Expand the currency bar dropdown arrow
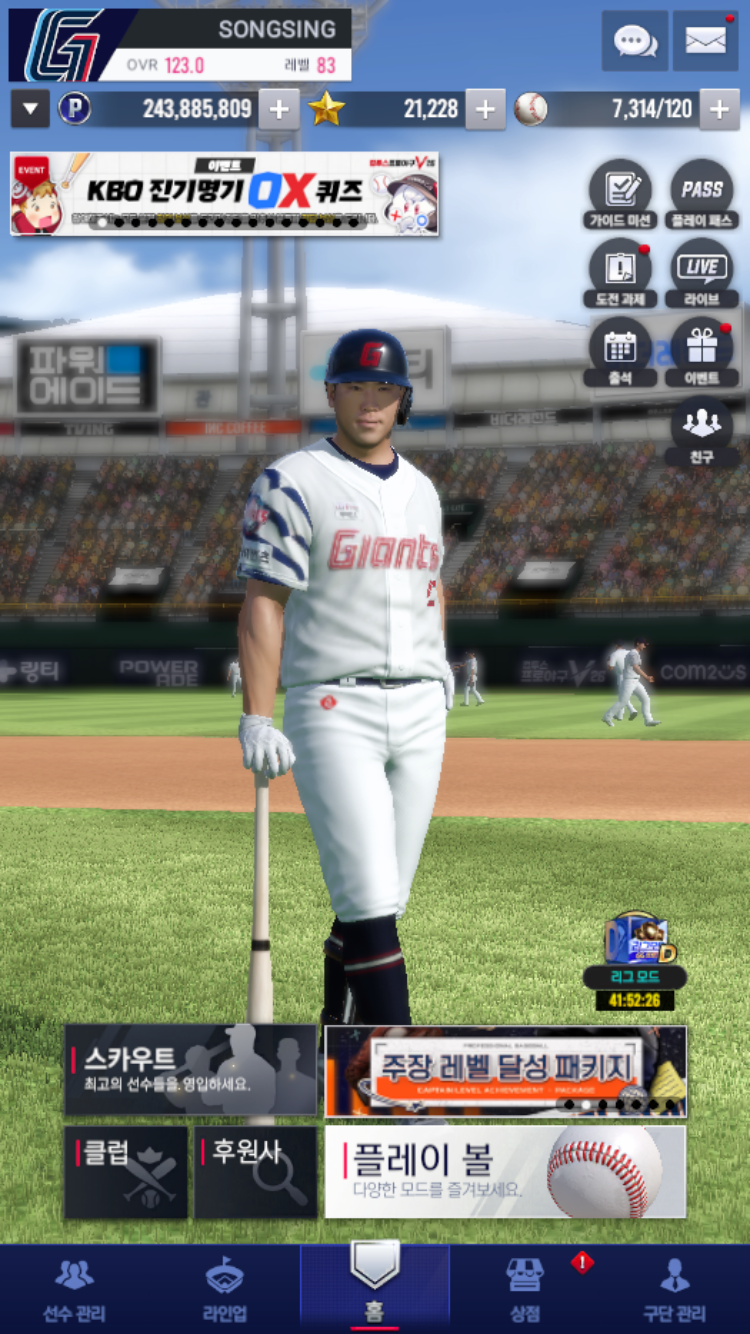The image size is (750, 1334). tap(30, 109)
